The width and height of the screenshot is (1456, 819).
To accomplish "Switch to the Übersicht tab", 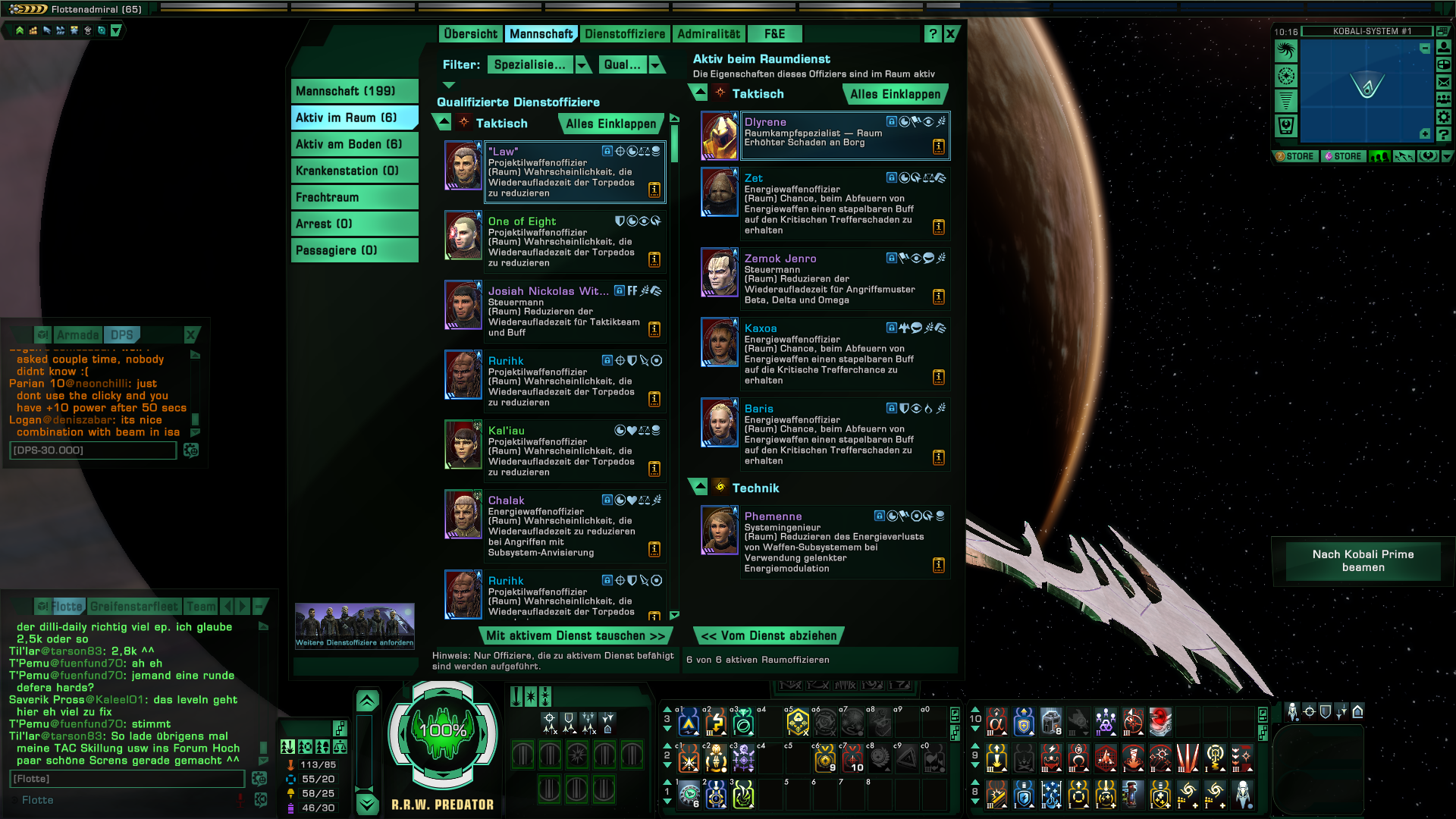I will (x=470, y=34).
